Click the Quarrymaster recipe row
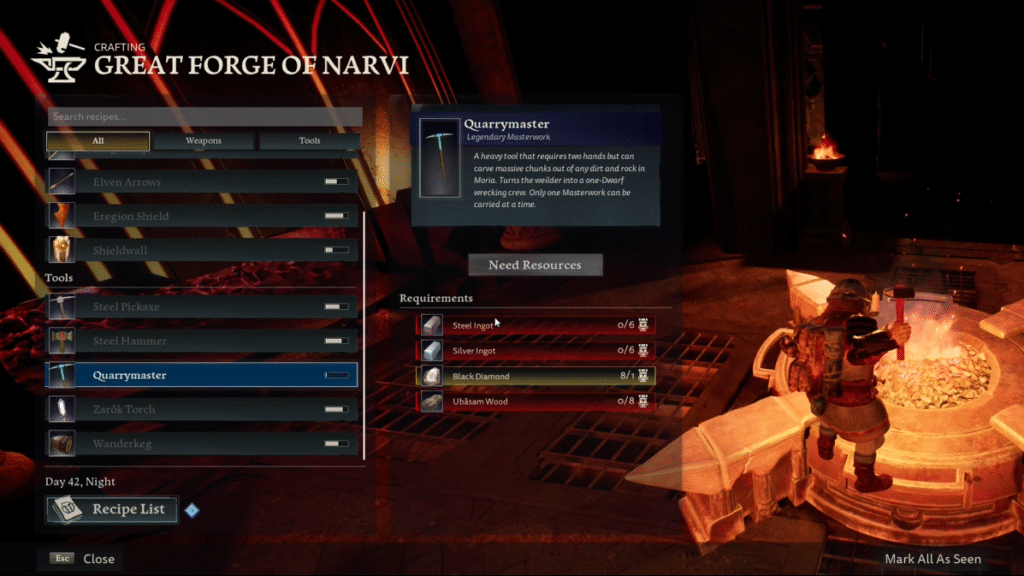The width and height of the screenshot is (1024, 576). click(x=202, y=375)
